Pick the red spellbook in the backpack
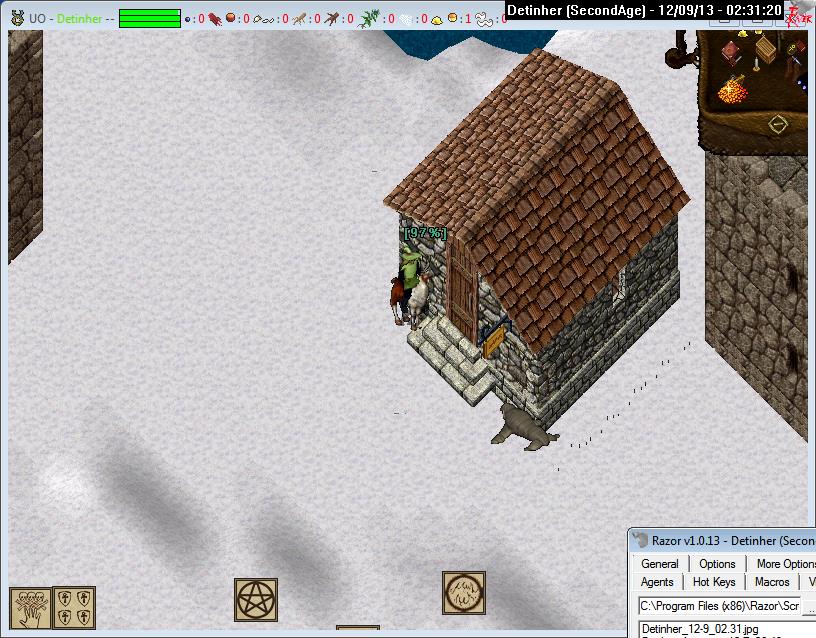 [732, 53]
